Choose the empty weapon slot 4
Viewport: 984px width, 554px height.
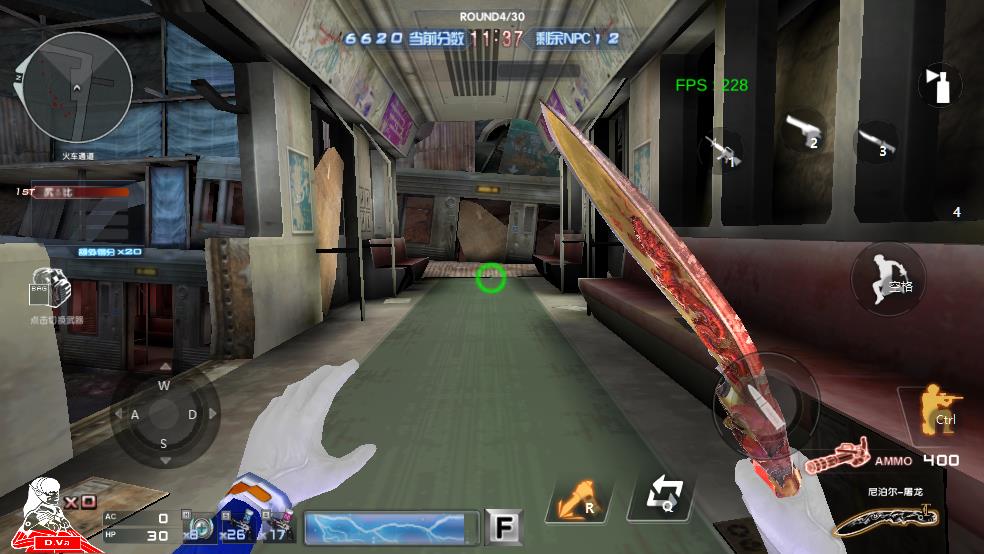tap(956, 212)
